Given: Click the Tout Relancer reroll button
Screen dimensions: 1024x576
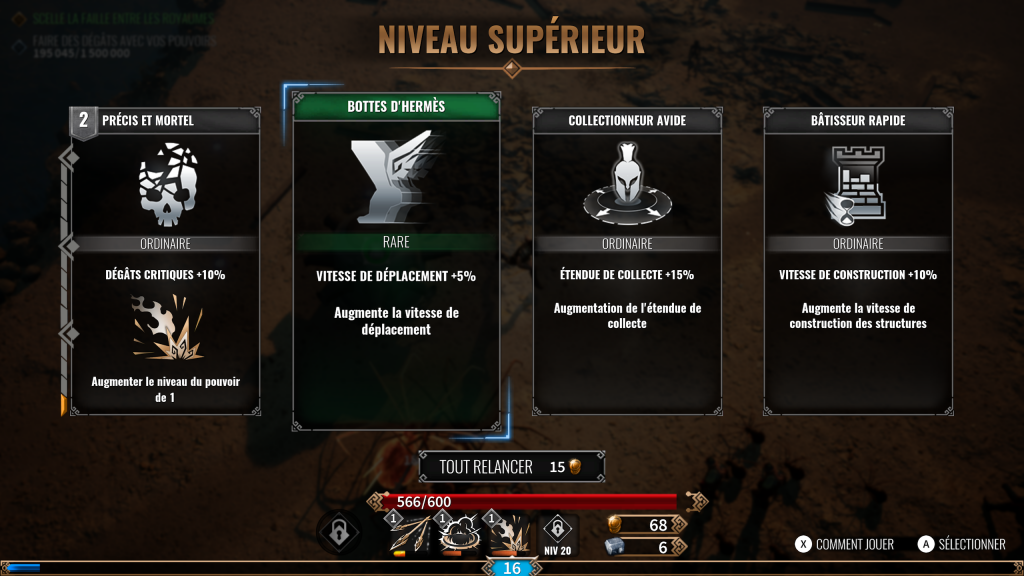Looking at the screenshot, I should click(x=512, y=467).
